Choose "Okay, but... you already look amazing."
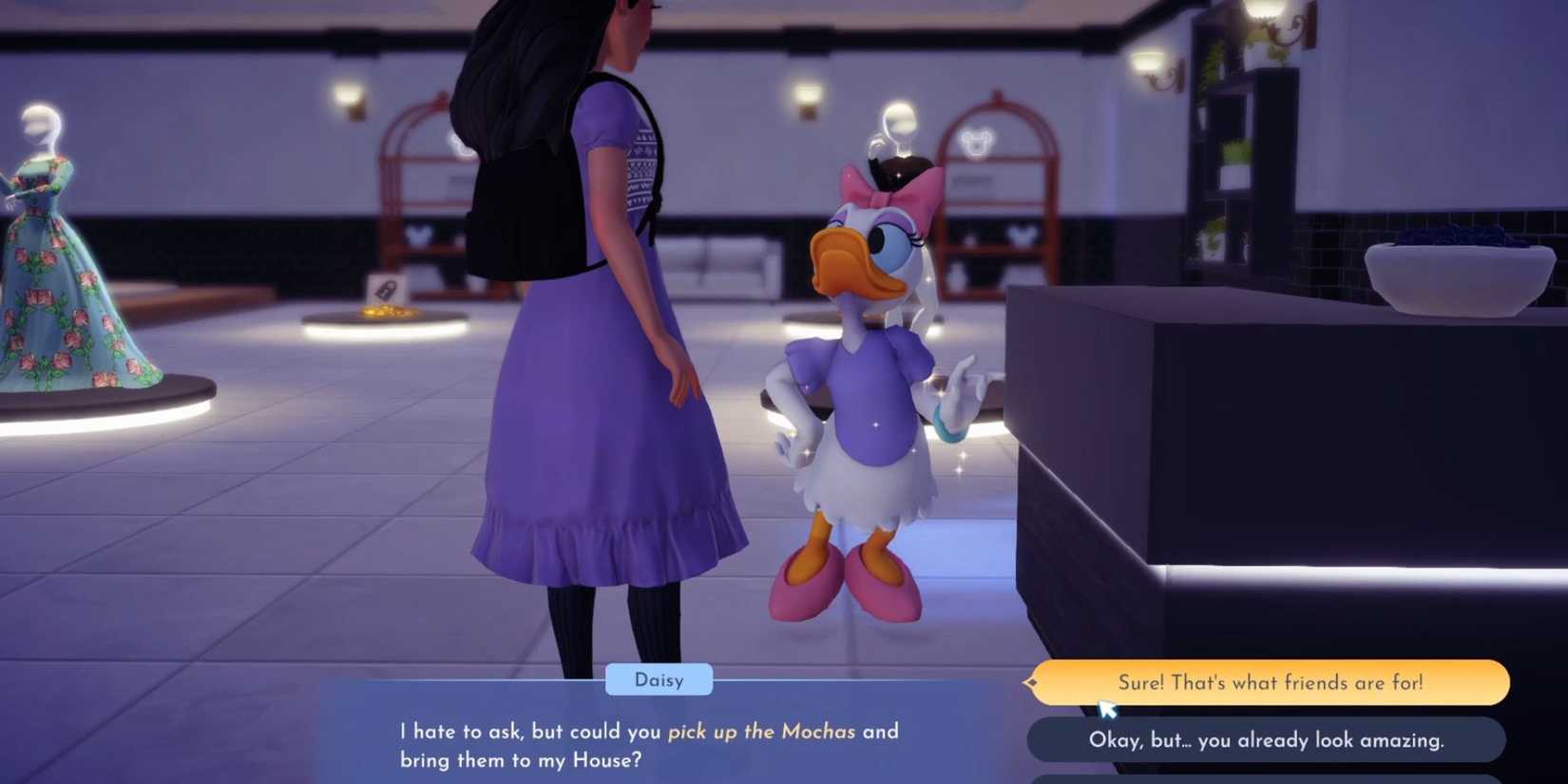This screenshot has height=784, width=1568. pyautogui.click(x=1264, y=739)
